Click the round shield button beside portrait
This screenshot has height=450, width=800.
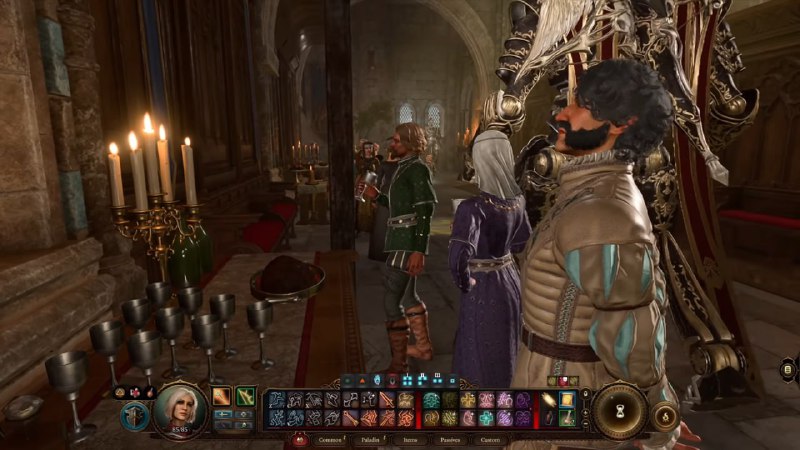click(134, 416)
